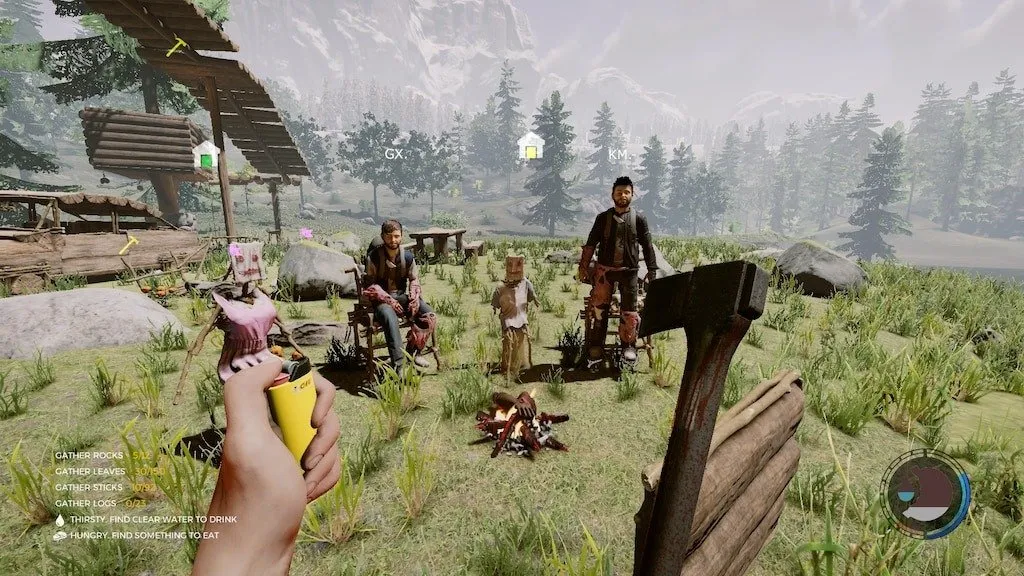Select the yellow house waypoint marker
Image resolution: width=1024 pixels, height=576 pixels.
[x=530, y=147]
